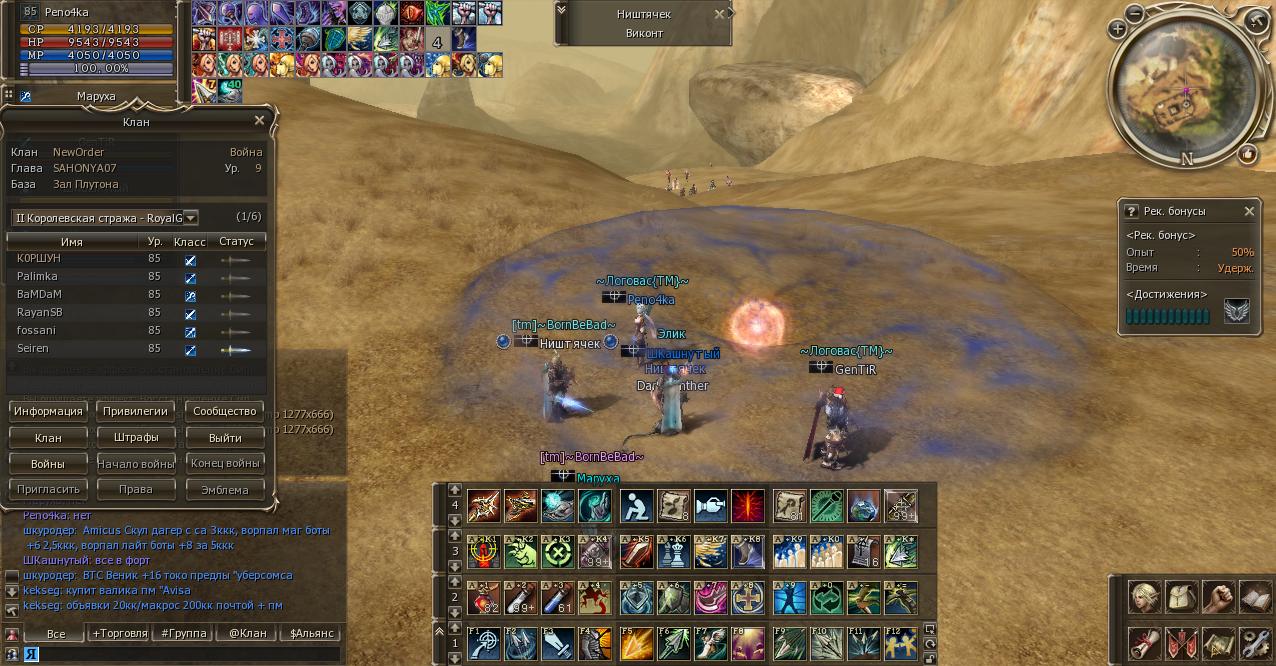This screenshot has height=666, width=1276.
Task: Close the Клан window
Action: pyautogui.click(x=260, y=121)
